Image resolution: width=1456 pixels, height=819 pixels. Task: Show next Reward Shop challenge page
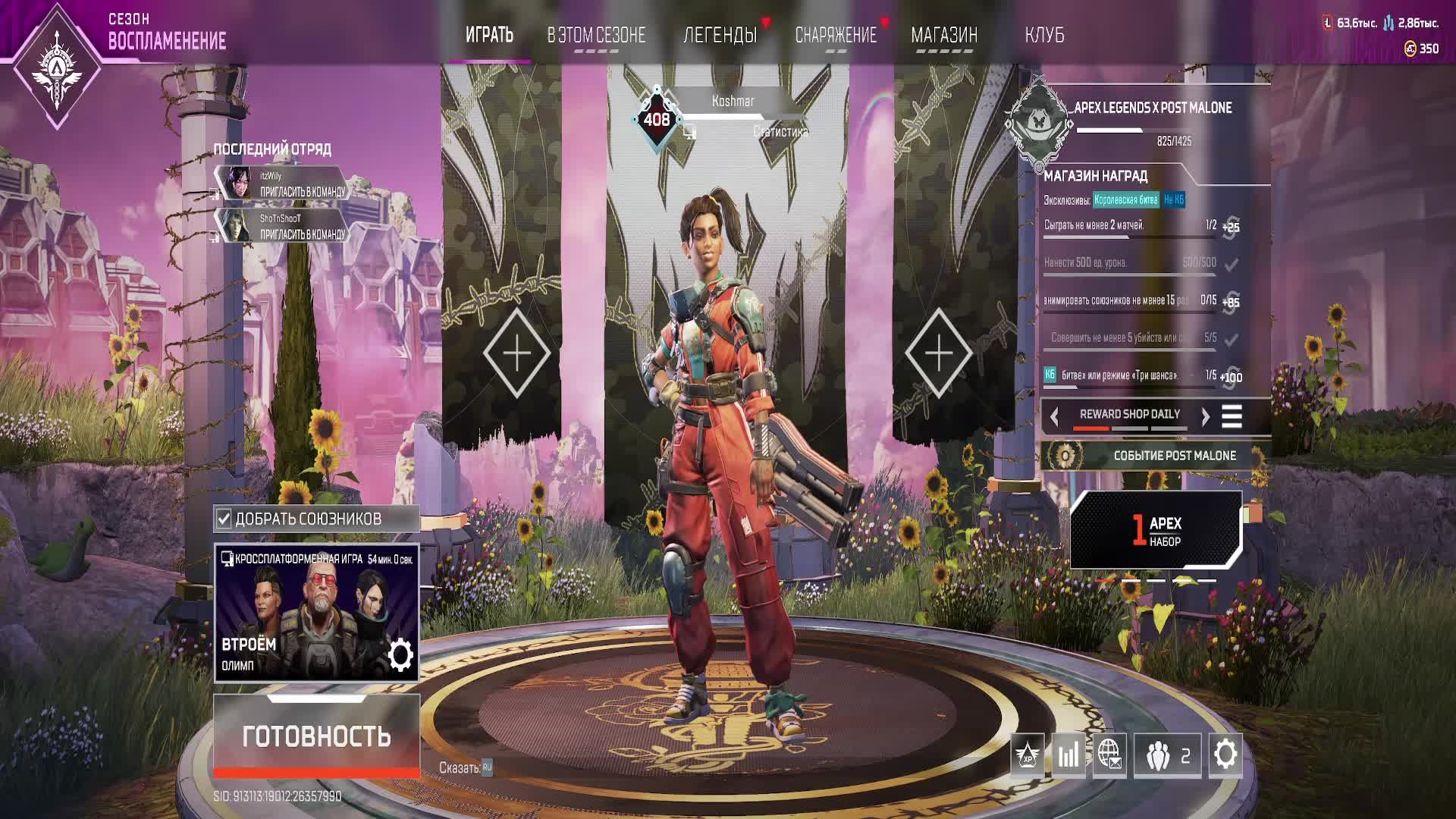point(1205,416)
